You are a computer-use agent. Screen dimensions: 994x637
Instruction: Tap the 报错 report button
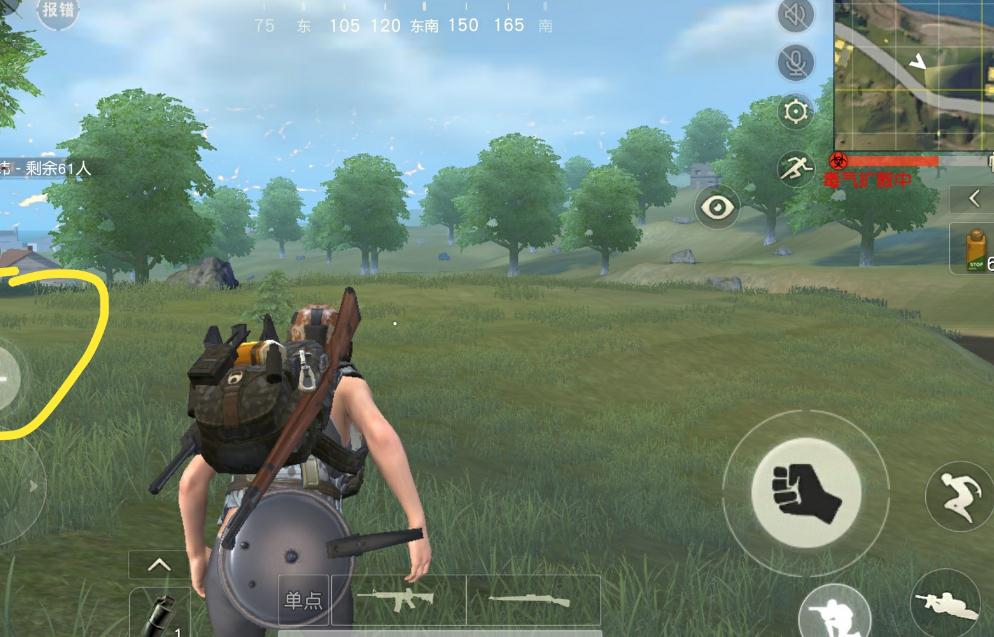point(59,11)
